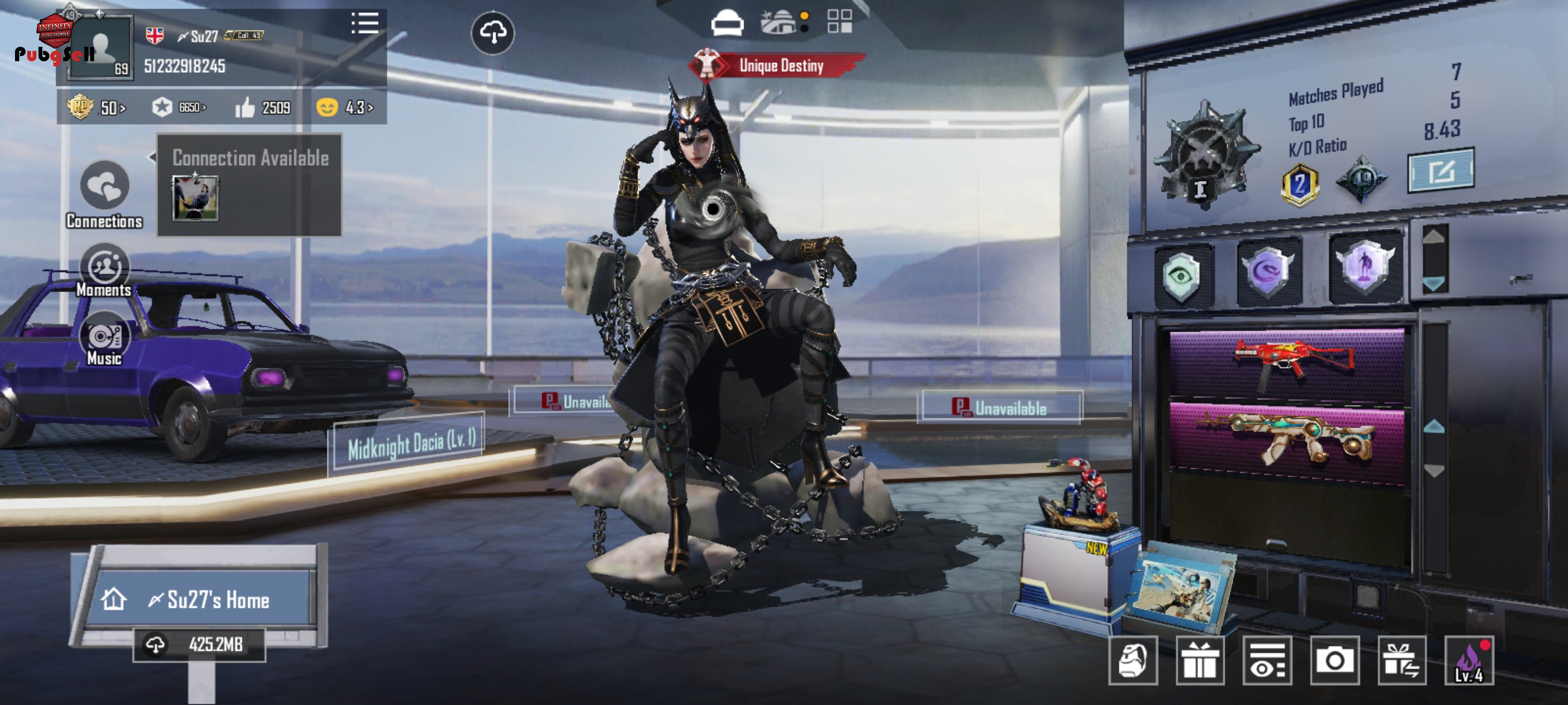Switch to the sofa view tab
The image size is (1568, 705).
point(727,23)
